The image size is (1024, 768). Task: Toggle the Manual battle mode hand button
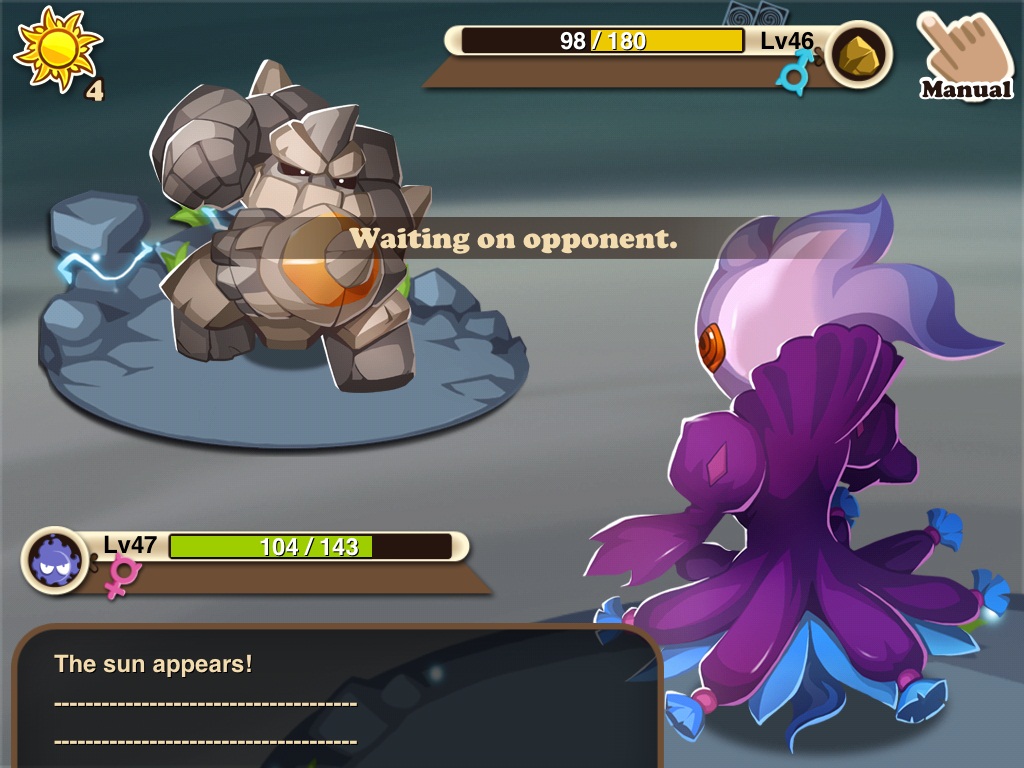click(964, 56)
